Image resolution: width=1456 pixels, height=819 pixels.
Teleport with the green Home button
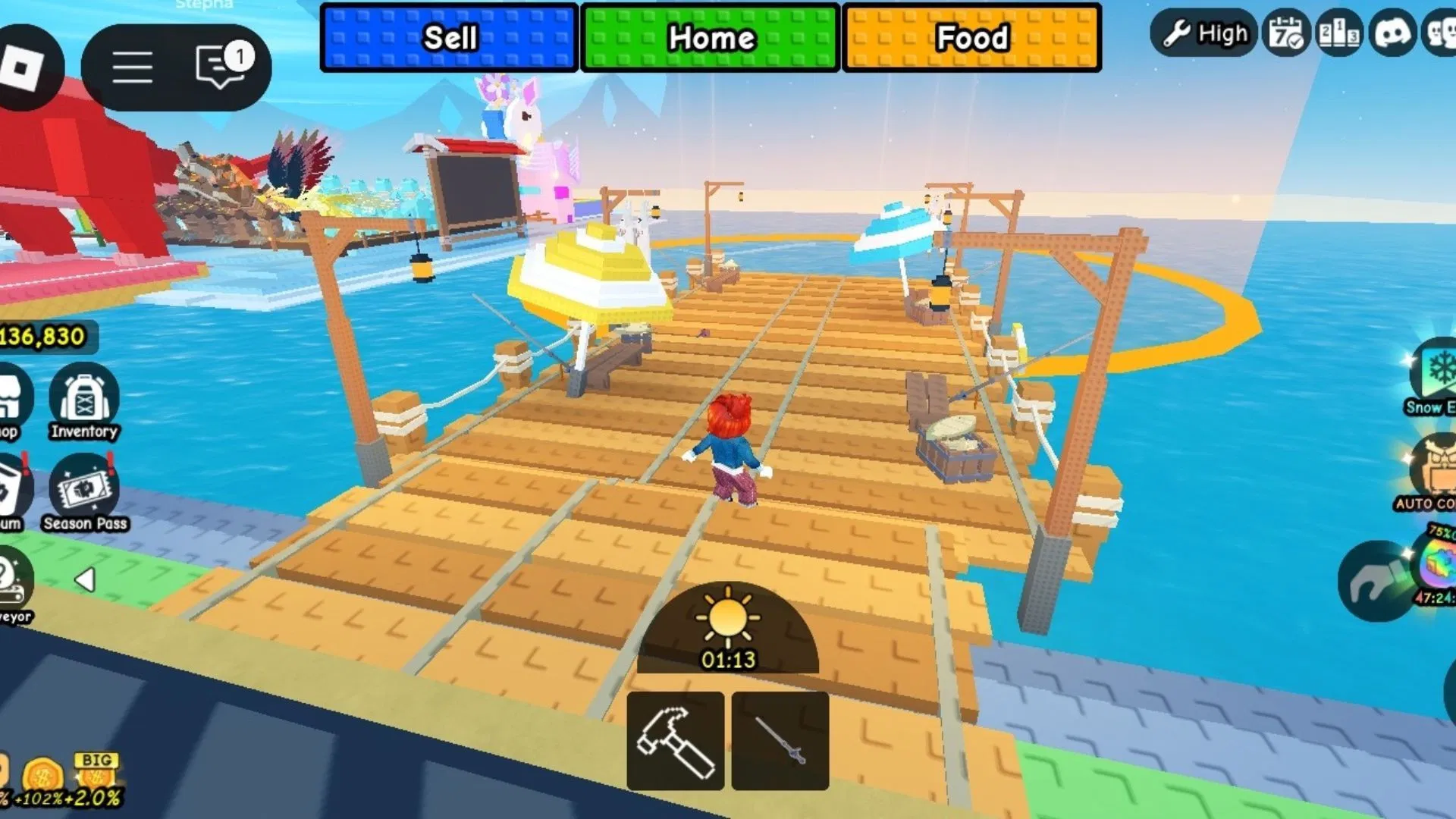pos(711,38)
